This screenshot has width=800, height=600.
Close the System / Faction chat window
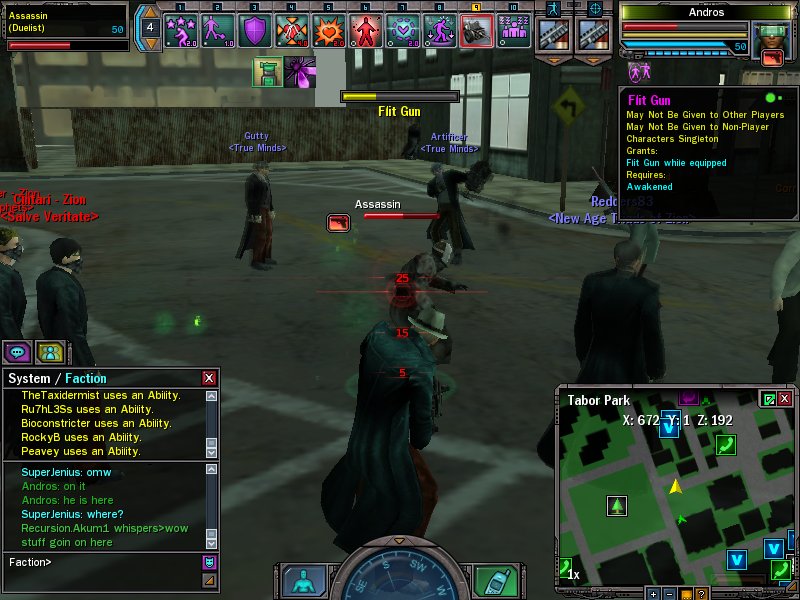point(209,378)
